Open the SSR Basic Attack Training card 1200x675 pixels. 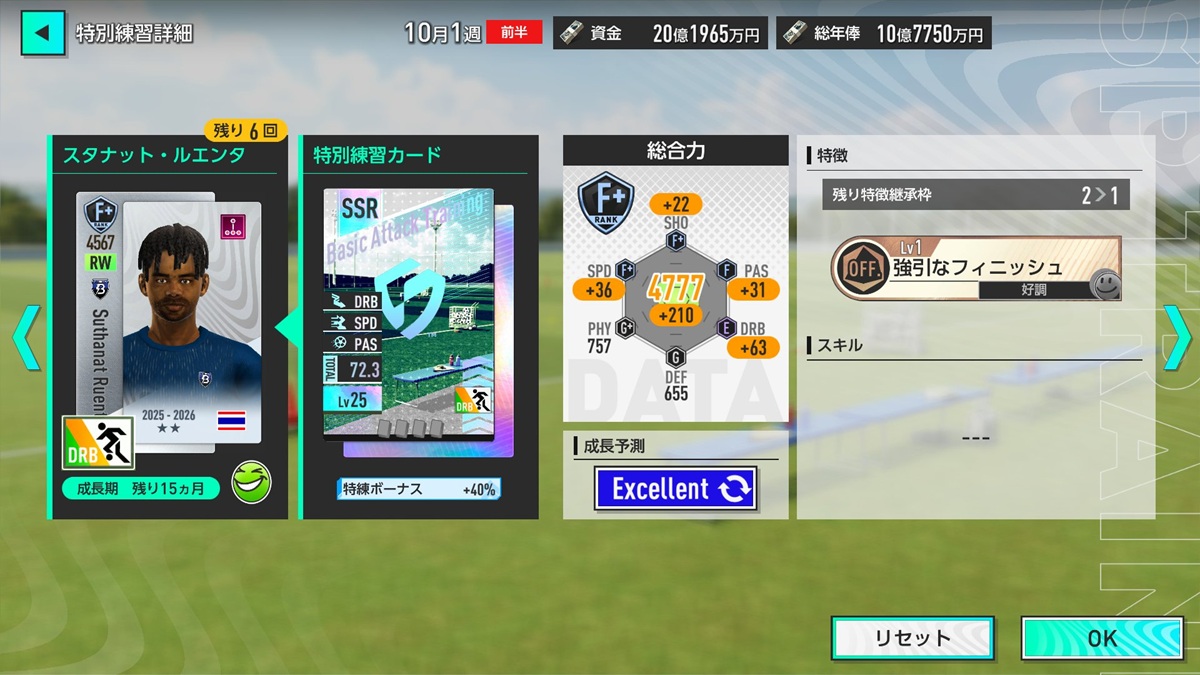tap(408, 315)
